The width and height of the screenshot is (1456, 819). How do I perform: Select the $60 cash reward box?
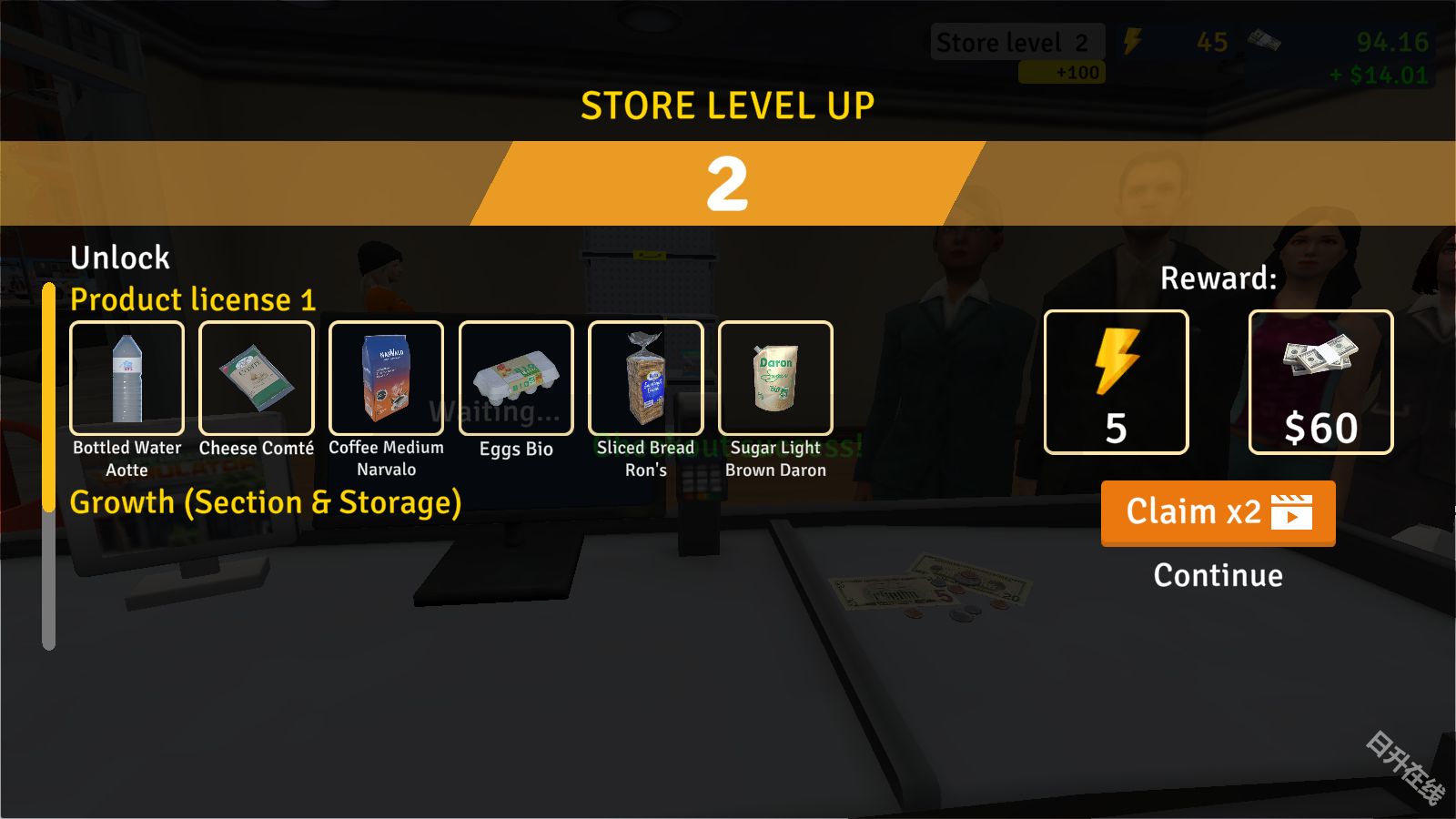[1320, 382]
